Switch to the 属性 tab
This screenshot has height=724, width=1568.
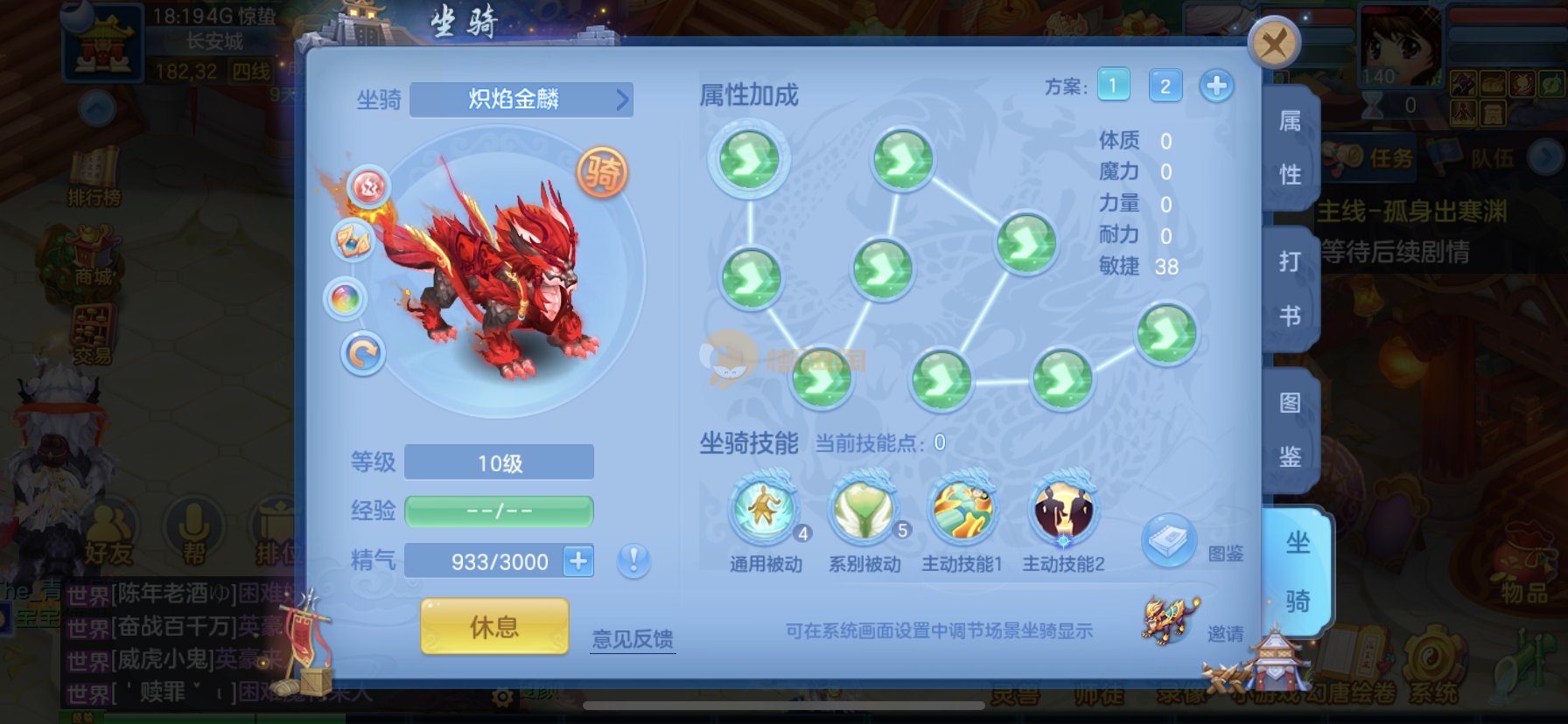(x=1290, y=147)
